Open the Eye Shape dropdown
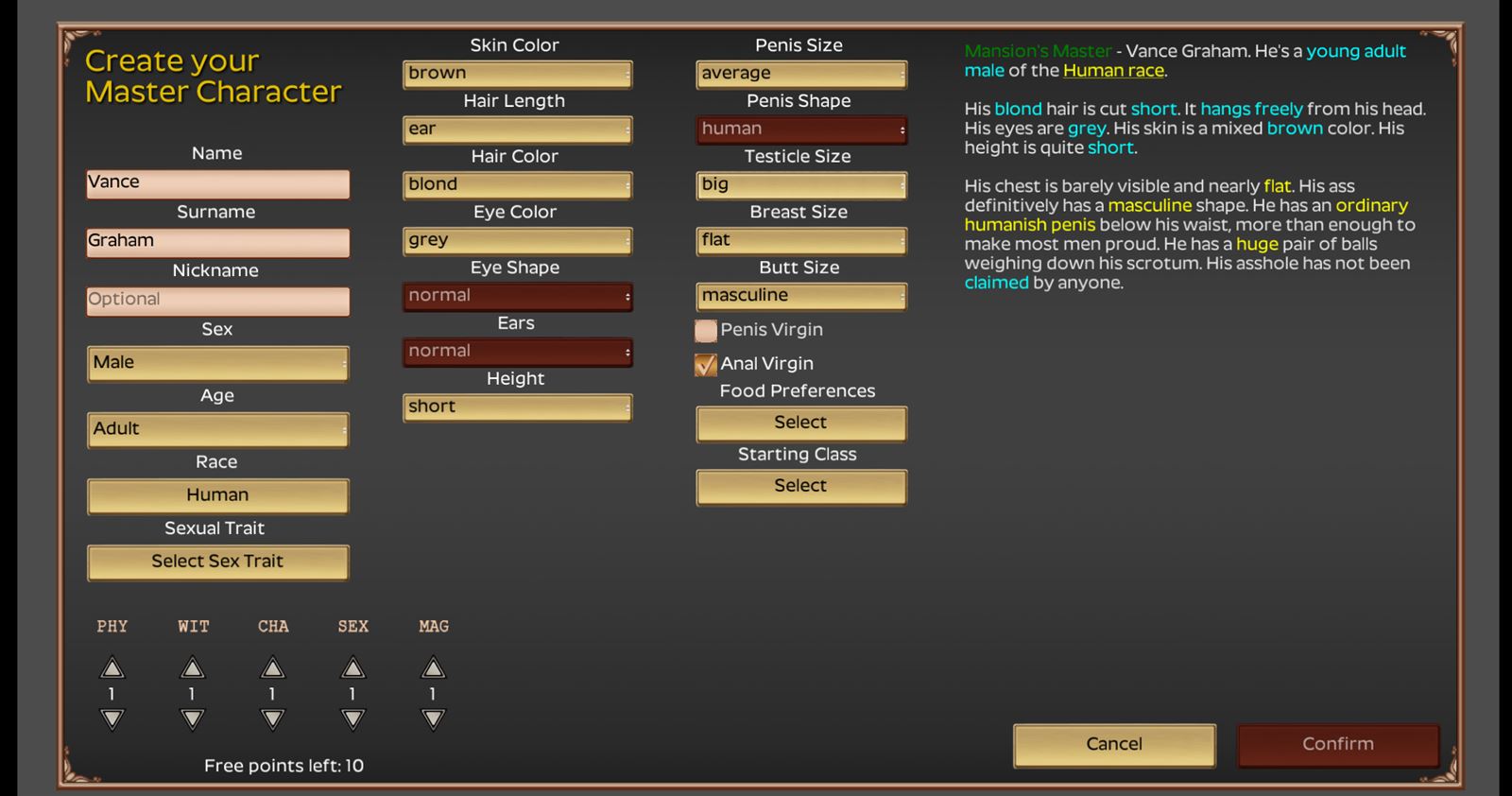Screen dimensions: 1512x796 [x=517, y=296]
